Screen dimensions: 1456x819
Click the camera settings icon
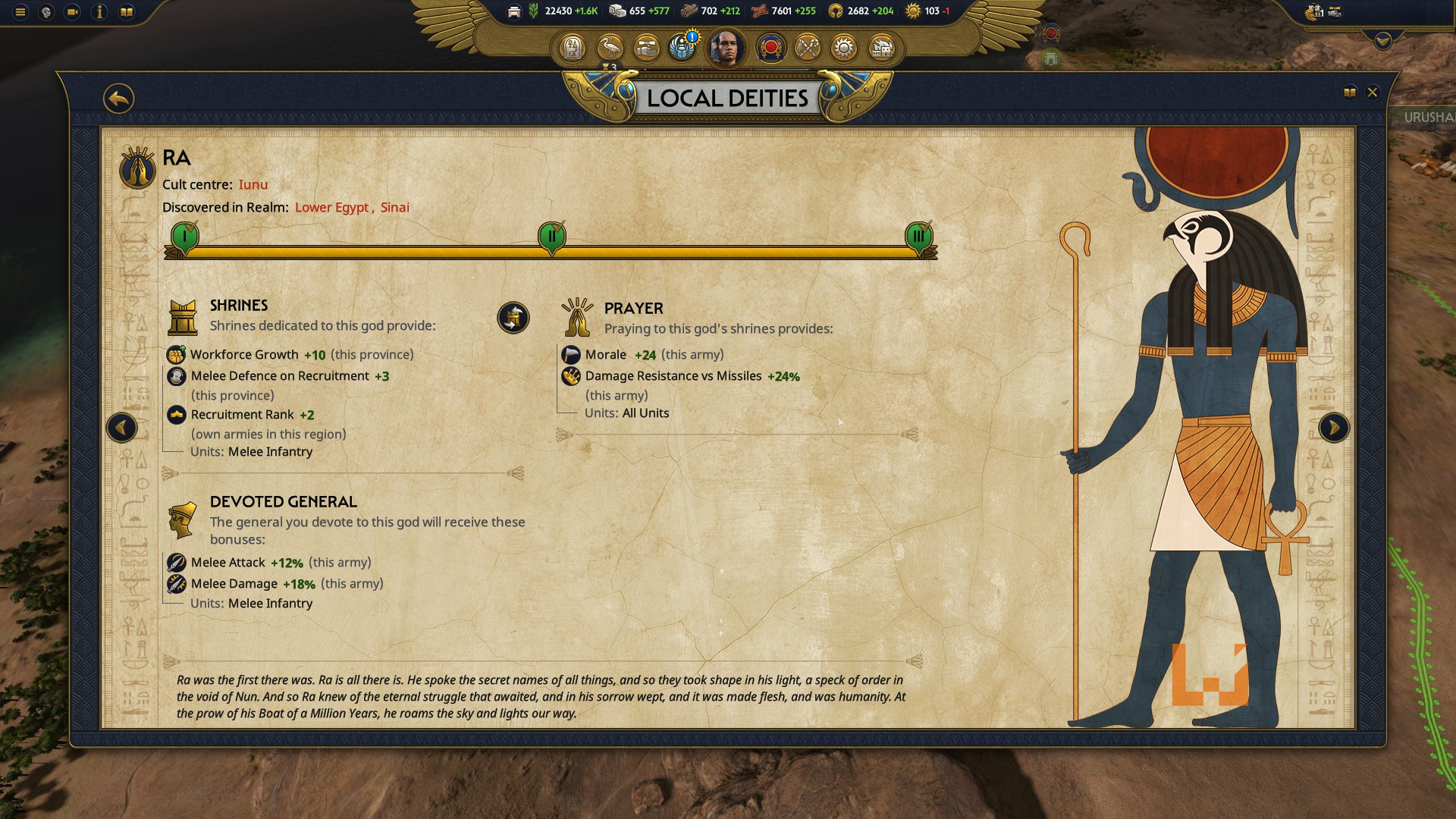[73, 12]
